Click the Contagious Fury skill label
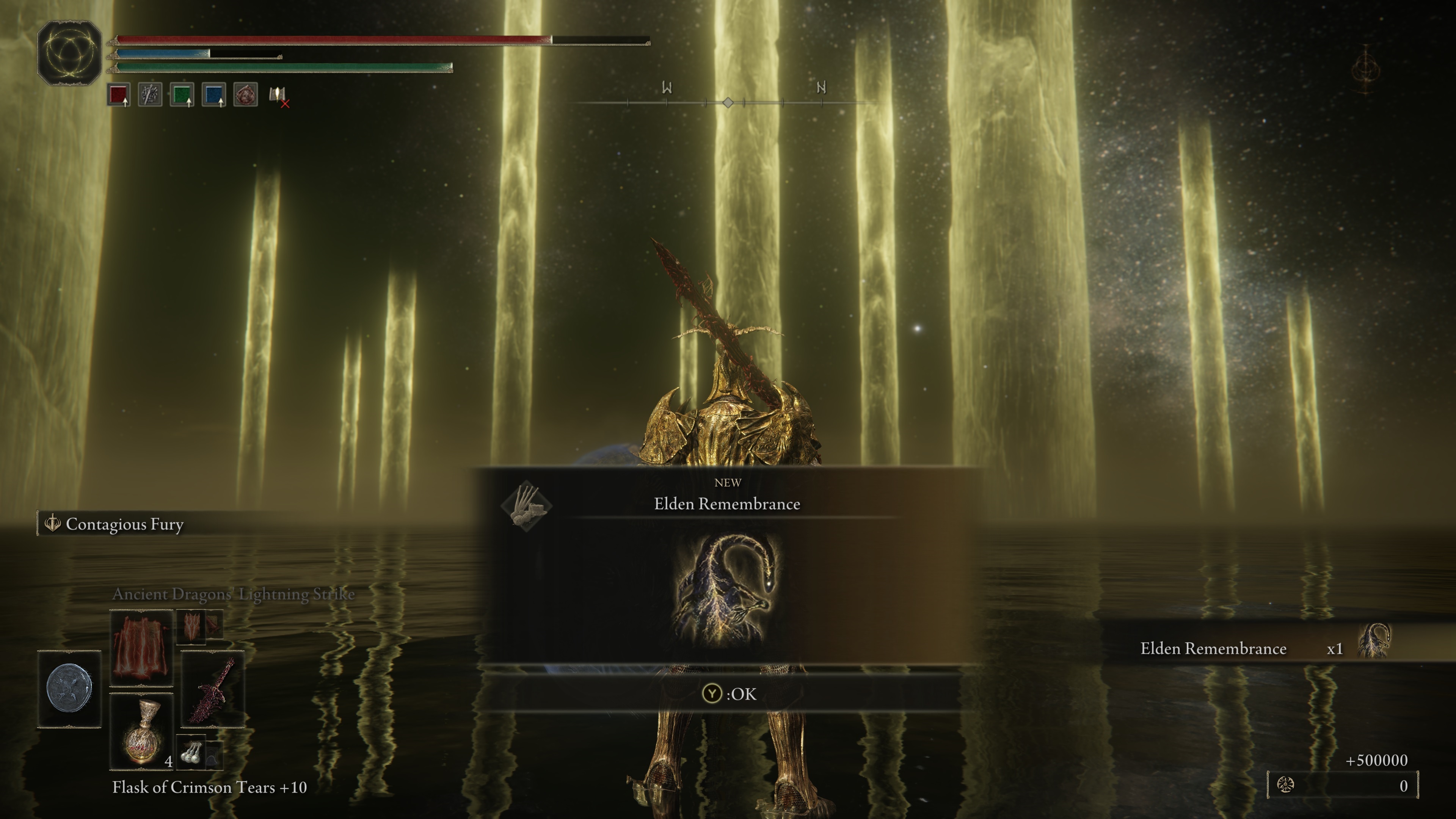The width and height of the screenshot is (1456, 819). 124,524
